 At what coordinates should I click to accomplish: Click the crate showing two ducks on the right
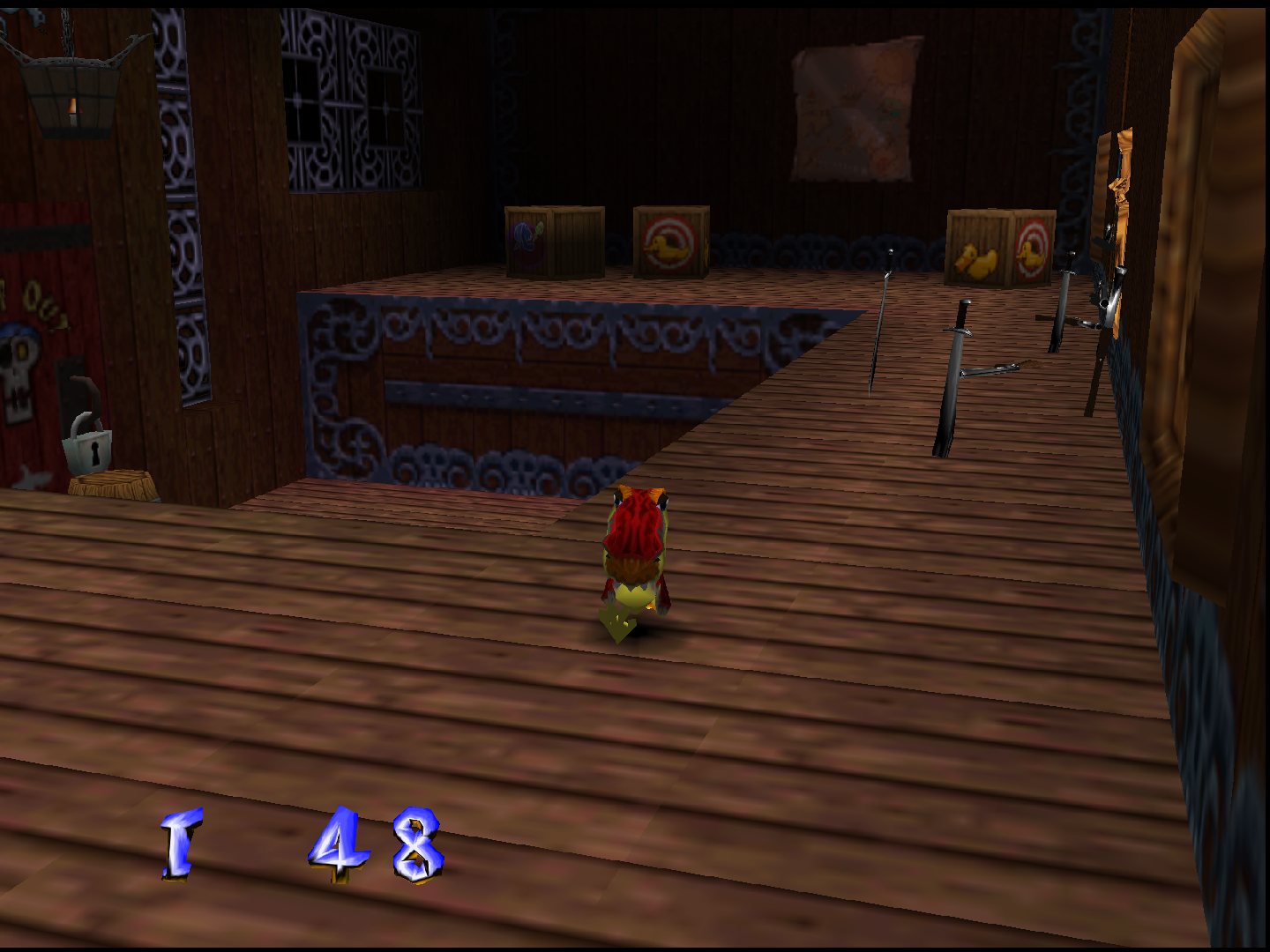point(994,249)
